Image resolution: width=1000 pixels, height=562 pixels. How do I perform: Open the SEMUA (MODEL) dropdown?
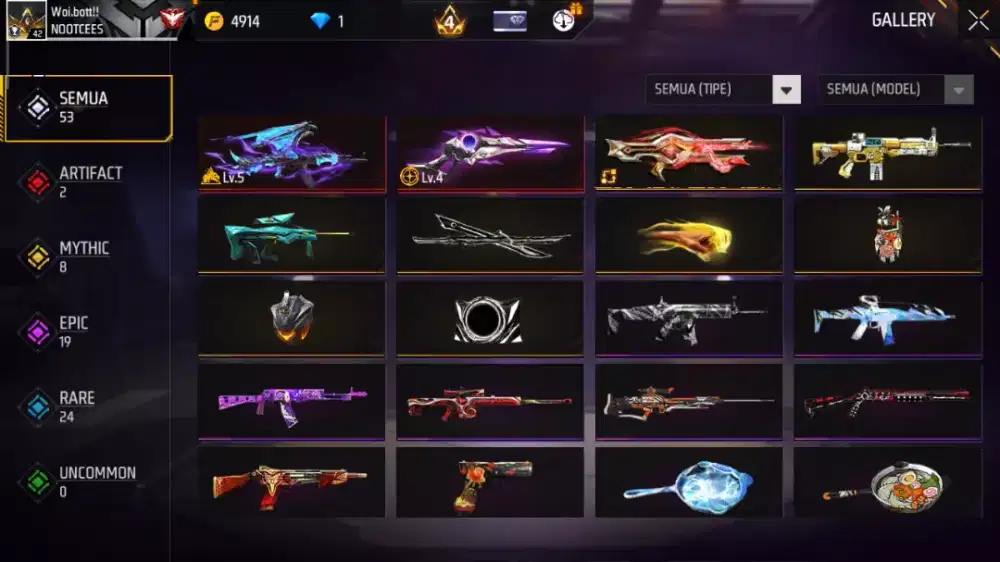[895, 89]
